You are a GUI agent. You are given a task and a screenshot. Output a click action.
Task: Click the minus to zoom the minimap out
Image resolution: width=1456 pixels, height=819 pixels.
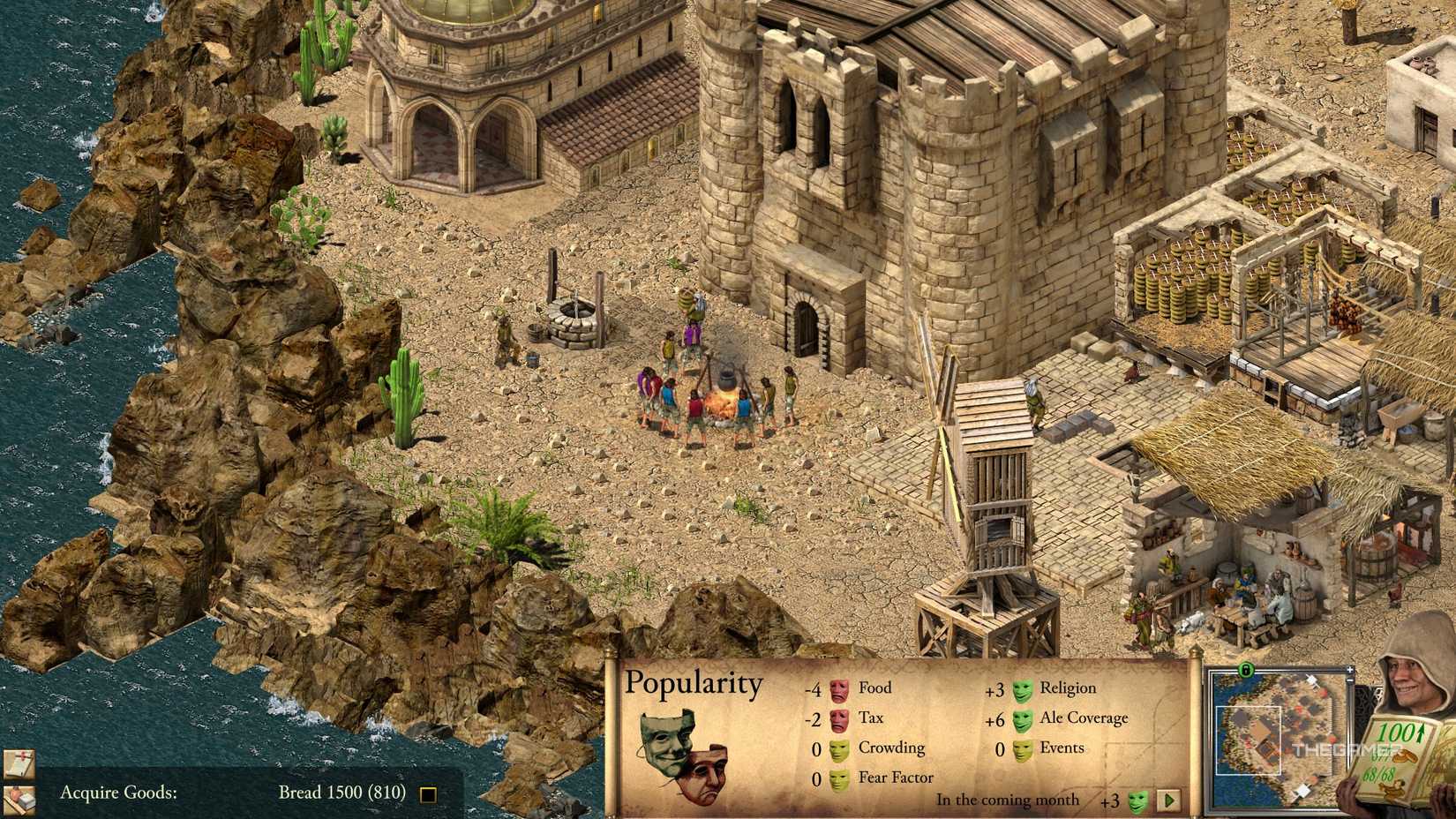click(x=1349, y=681)
